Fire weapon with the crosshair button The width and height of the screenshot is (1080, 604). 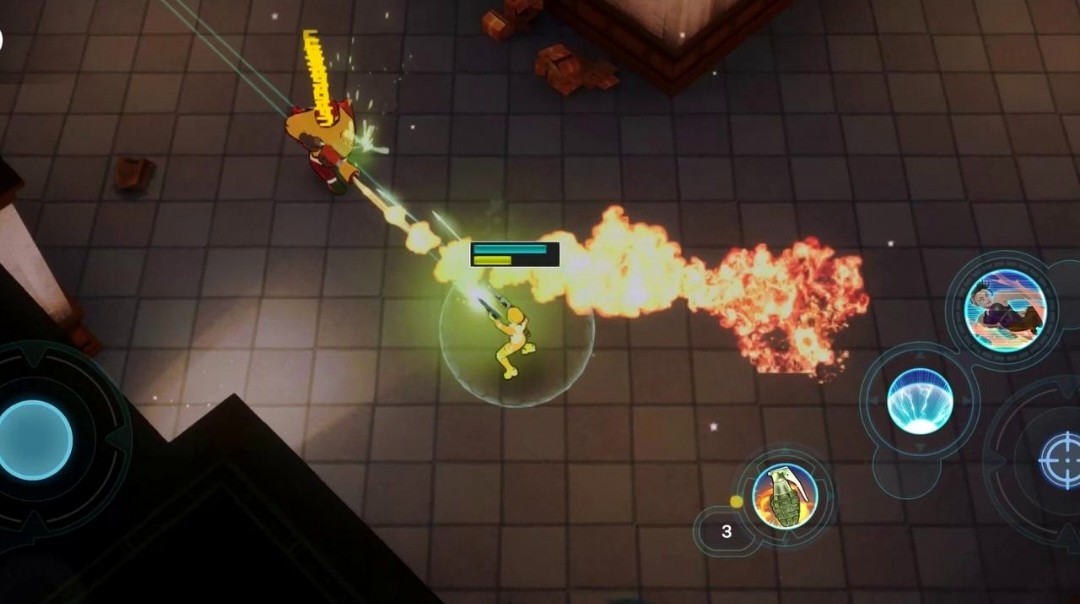[x=1059, y=460]
